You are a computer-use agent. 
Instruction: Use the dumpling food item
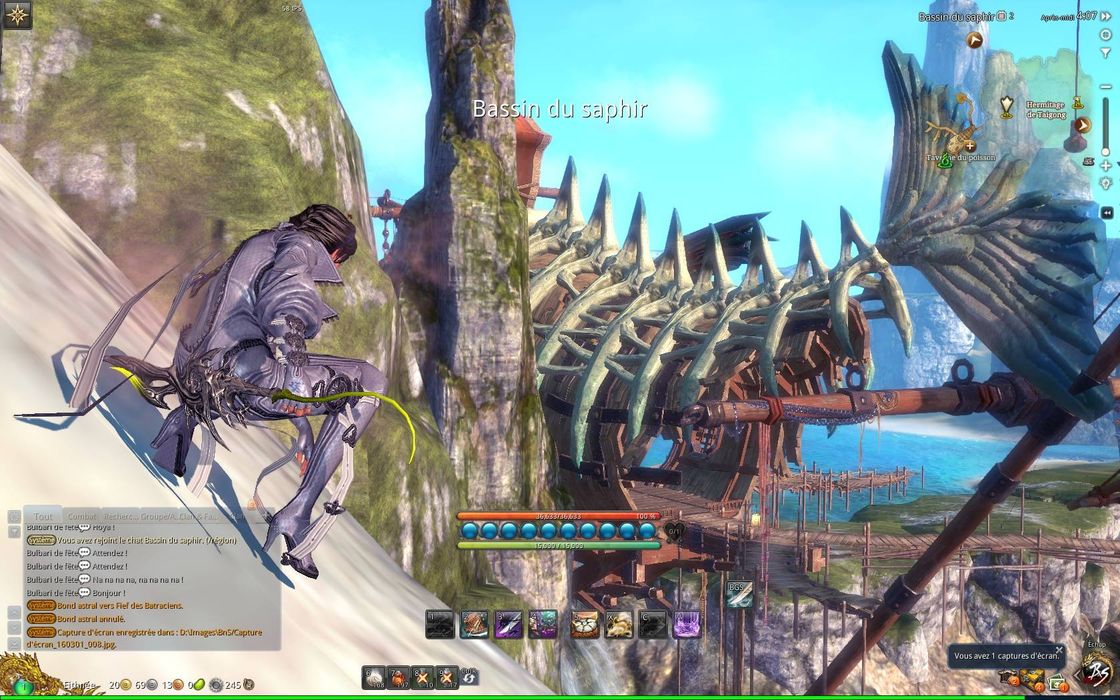[x=585, y=624]
